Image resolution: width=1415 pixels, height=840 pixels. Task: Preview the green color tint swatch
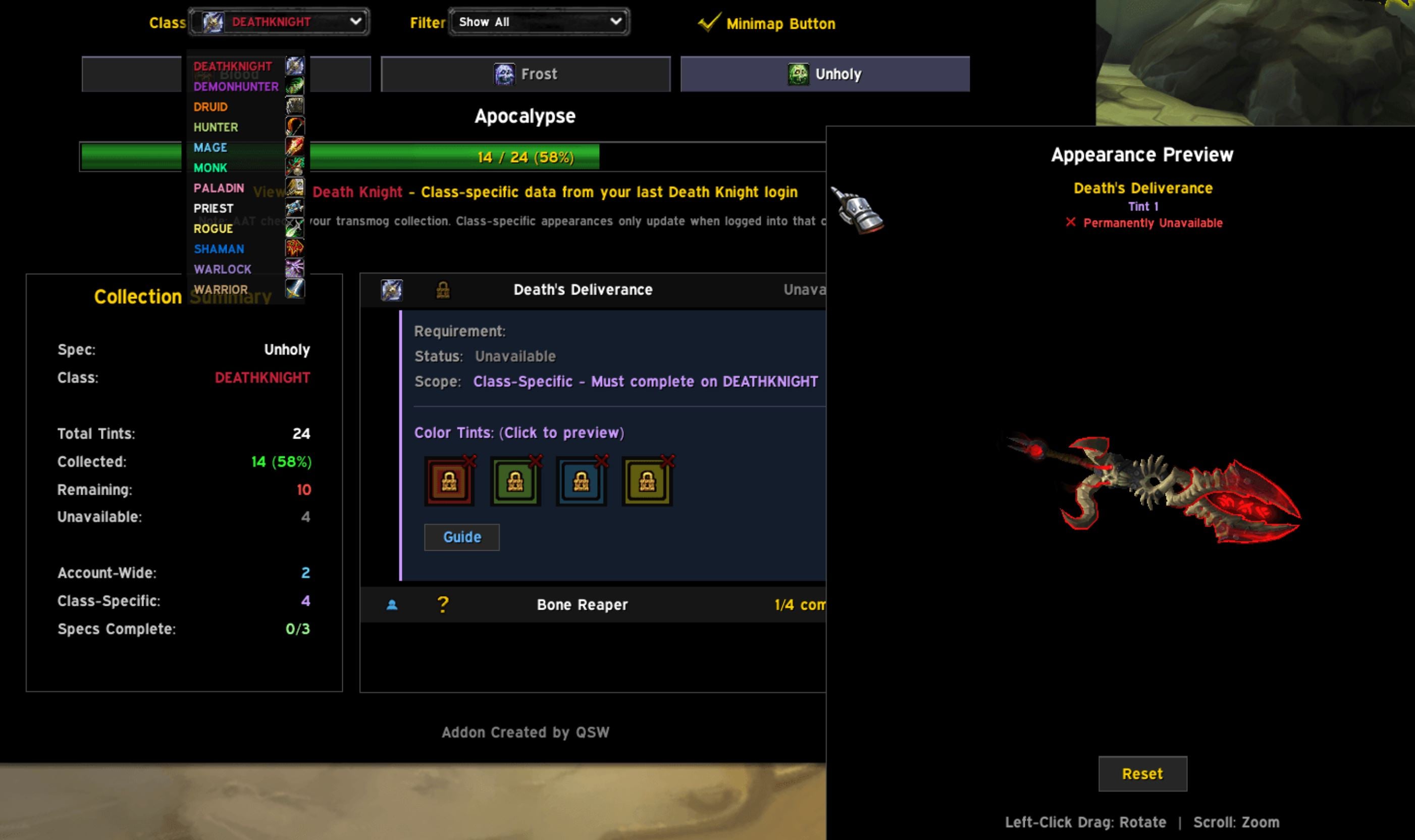[x=515, y=482]
